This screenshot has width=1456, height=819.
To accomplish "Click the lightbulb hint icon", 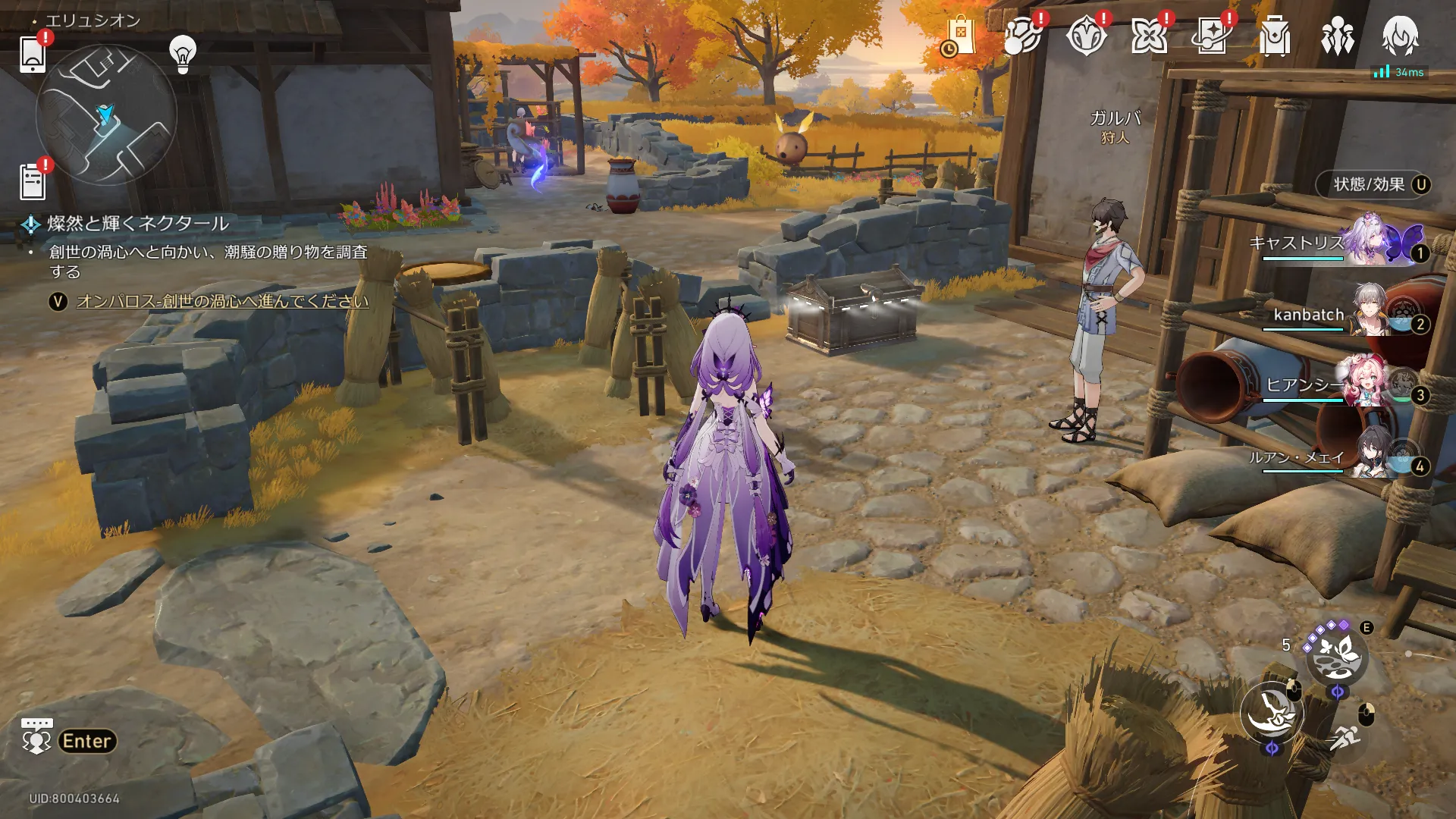I will pyautogui.click(x=182, y=54).
